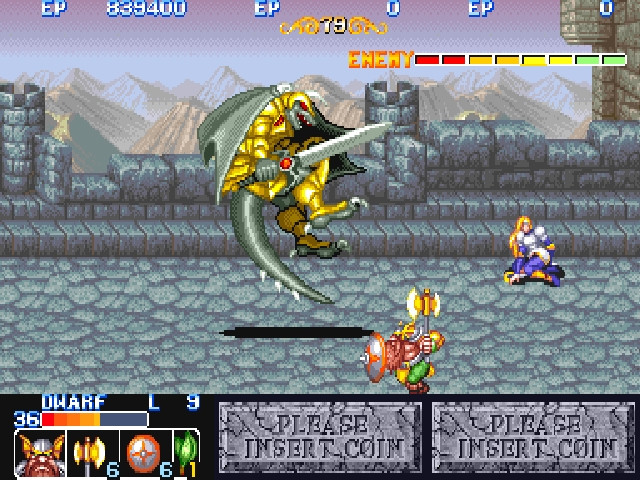640x480 pixels.
Task: Click the Dwarf character portrait
Action: coord(40,453)
